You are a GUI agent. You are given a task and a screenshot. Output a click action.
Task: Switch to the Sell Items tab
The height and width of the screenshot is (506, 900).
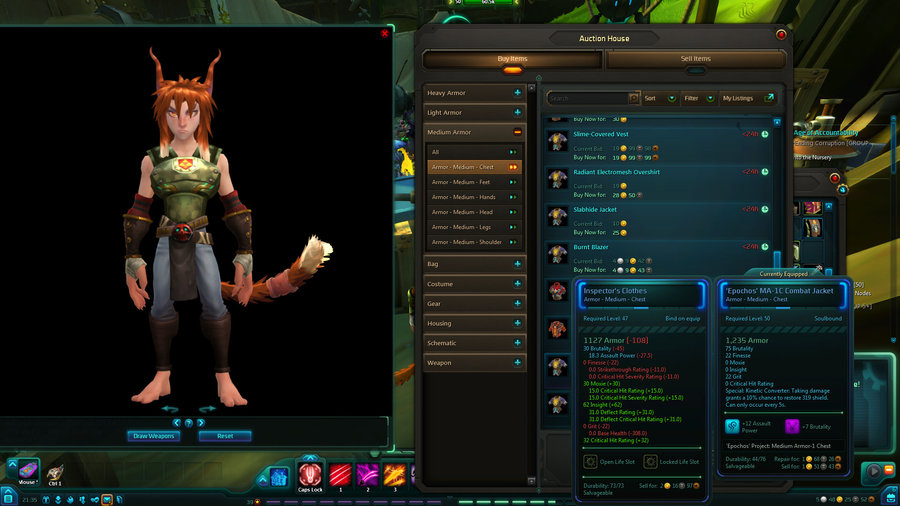tap(695, 59)
